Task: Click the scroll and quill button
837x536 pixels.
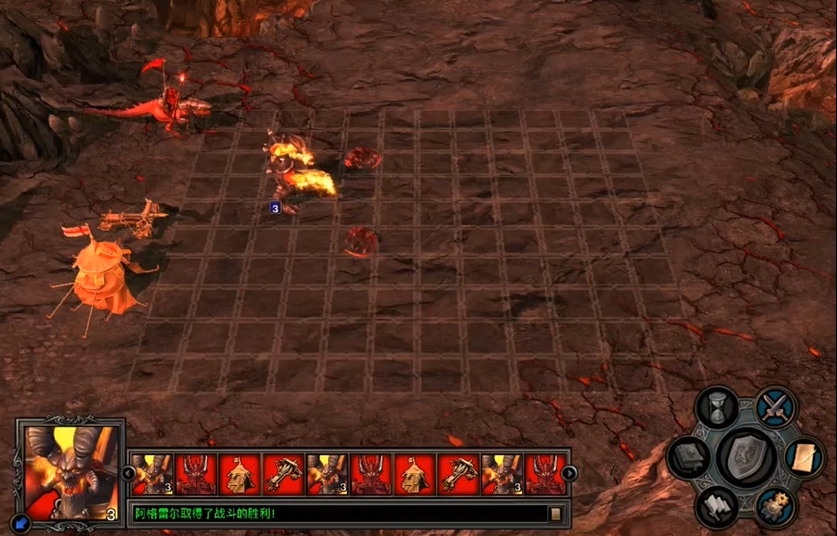Action: (x=804, y=458)
